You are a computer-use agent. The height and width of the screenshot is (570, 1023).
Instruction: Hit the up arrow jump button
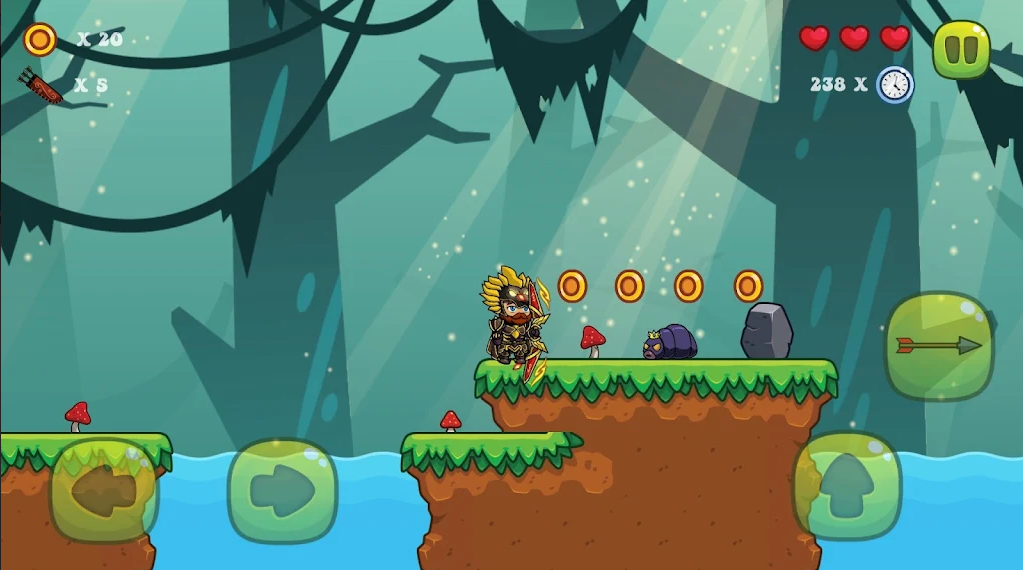pyautogui.click(x=847, y=487)
